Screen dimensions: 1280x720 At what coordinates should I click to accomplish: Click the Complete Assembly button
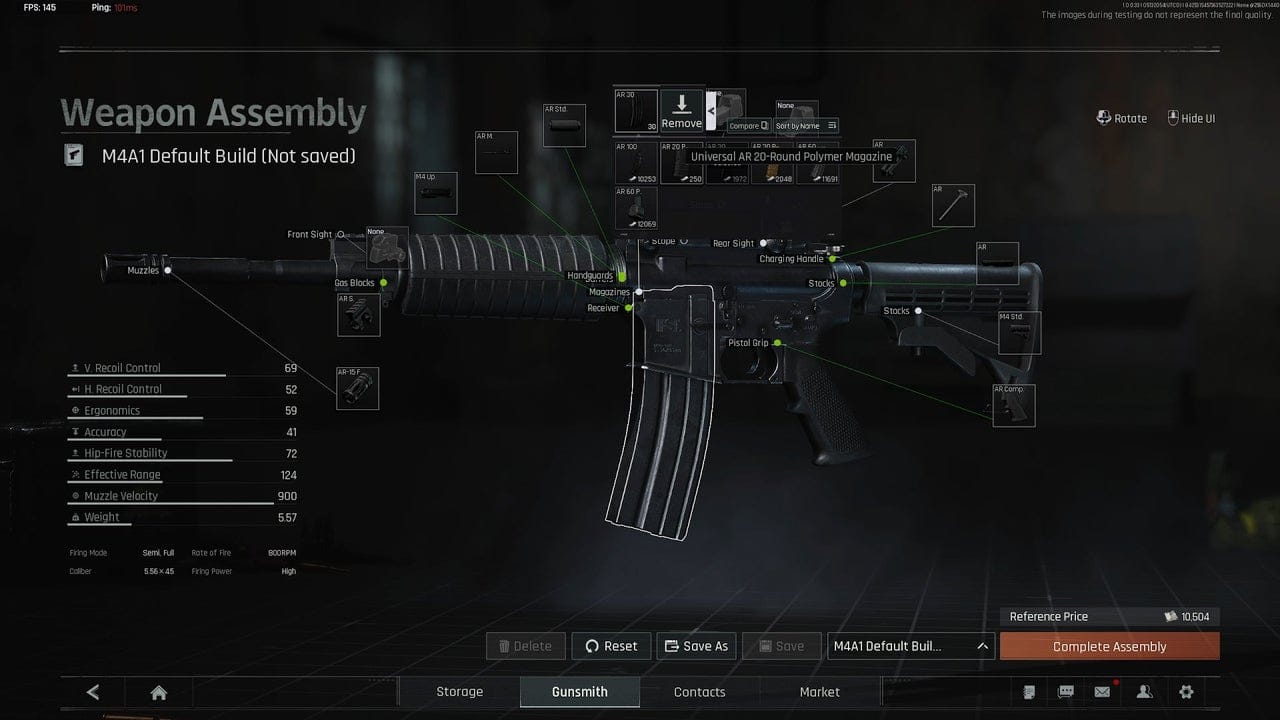point(1109,646)
